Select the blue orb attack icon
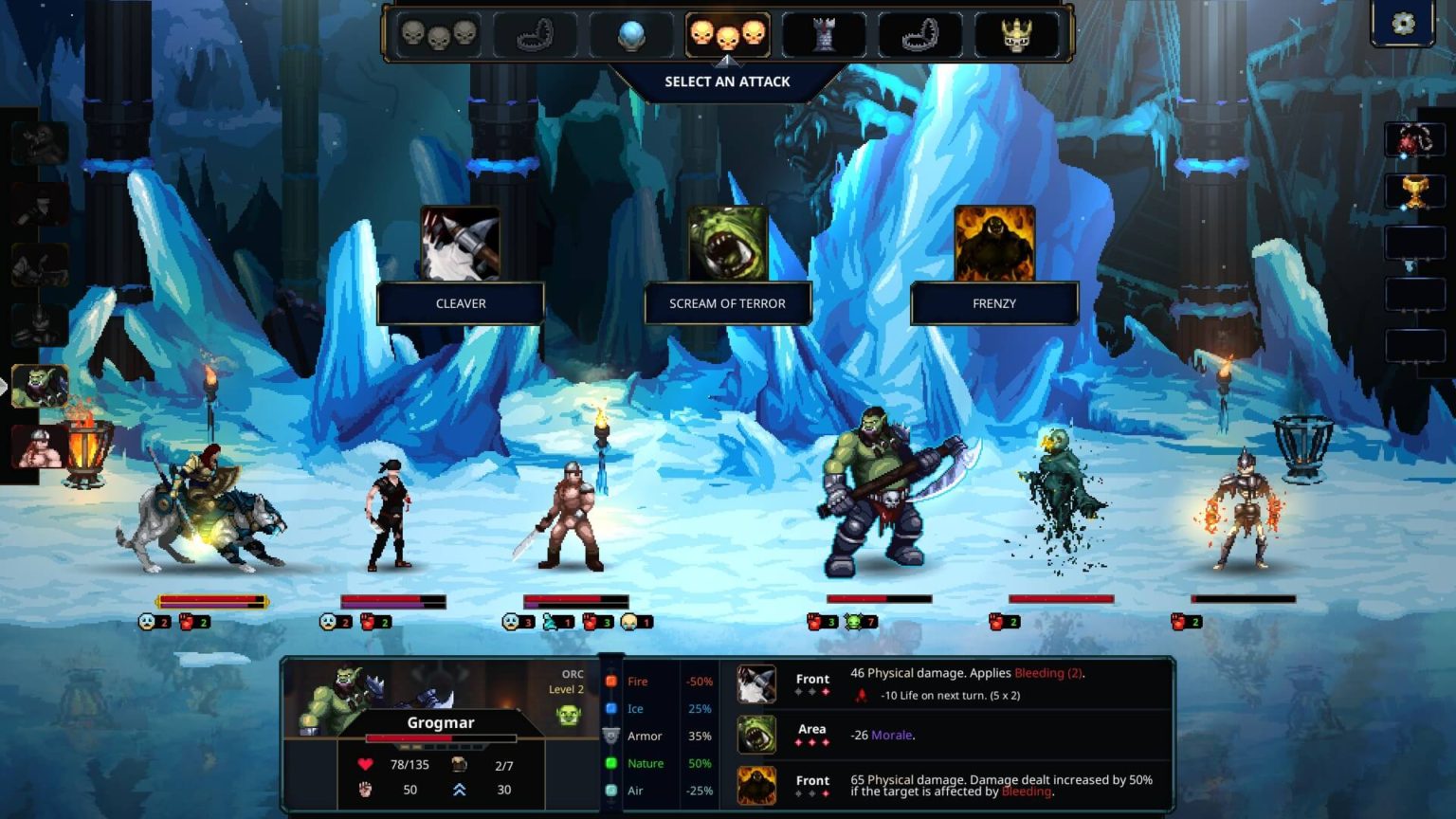Image resolution: width=1456 pixels, height=819 pixels. point(632,35)
